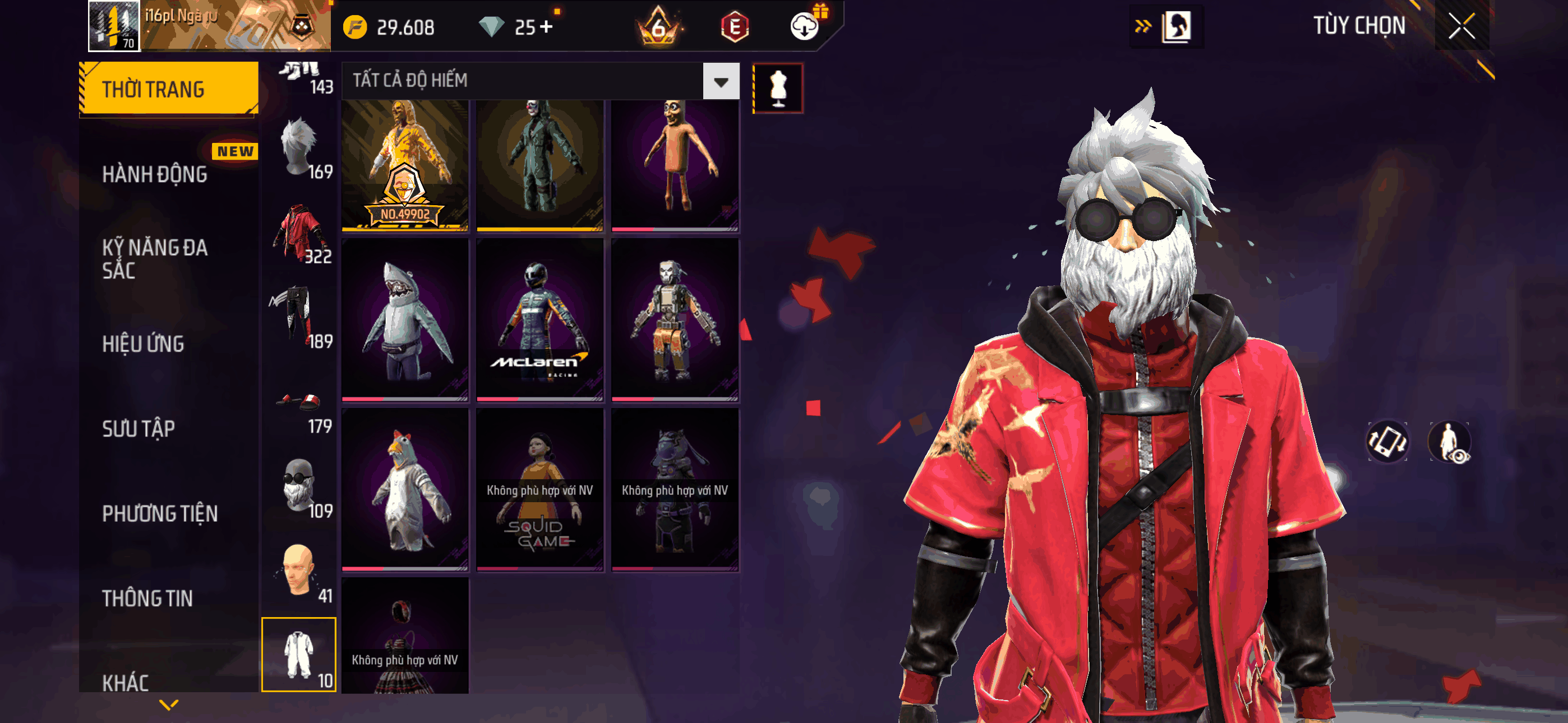Select the pants category with 189 items
This screenshot has width=1568, height=723.
(x=298, y=318)
